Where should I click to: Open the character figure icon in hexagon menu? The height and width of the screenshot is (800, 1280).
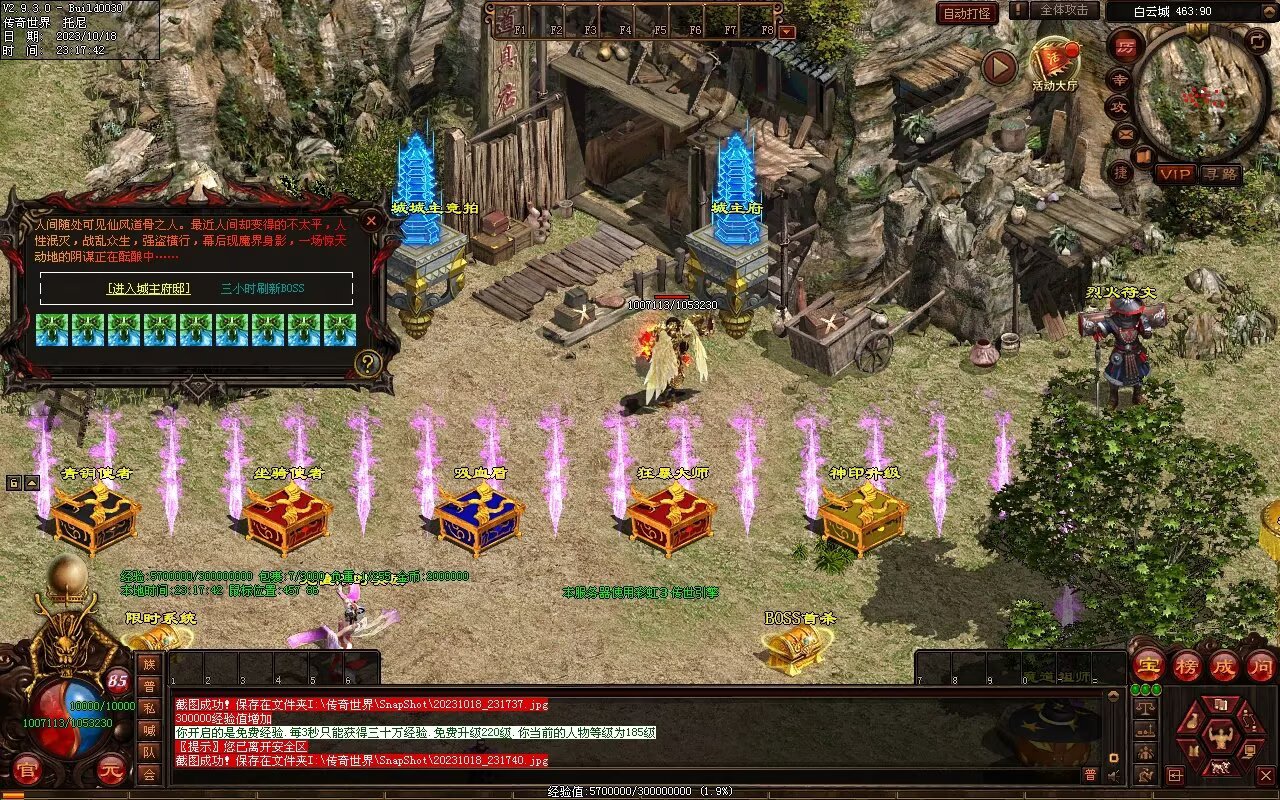tap(1221, 739)
